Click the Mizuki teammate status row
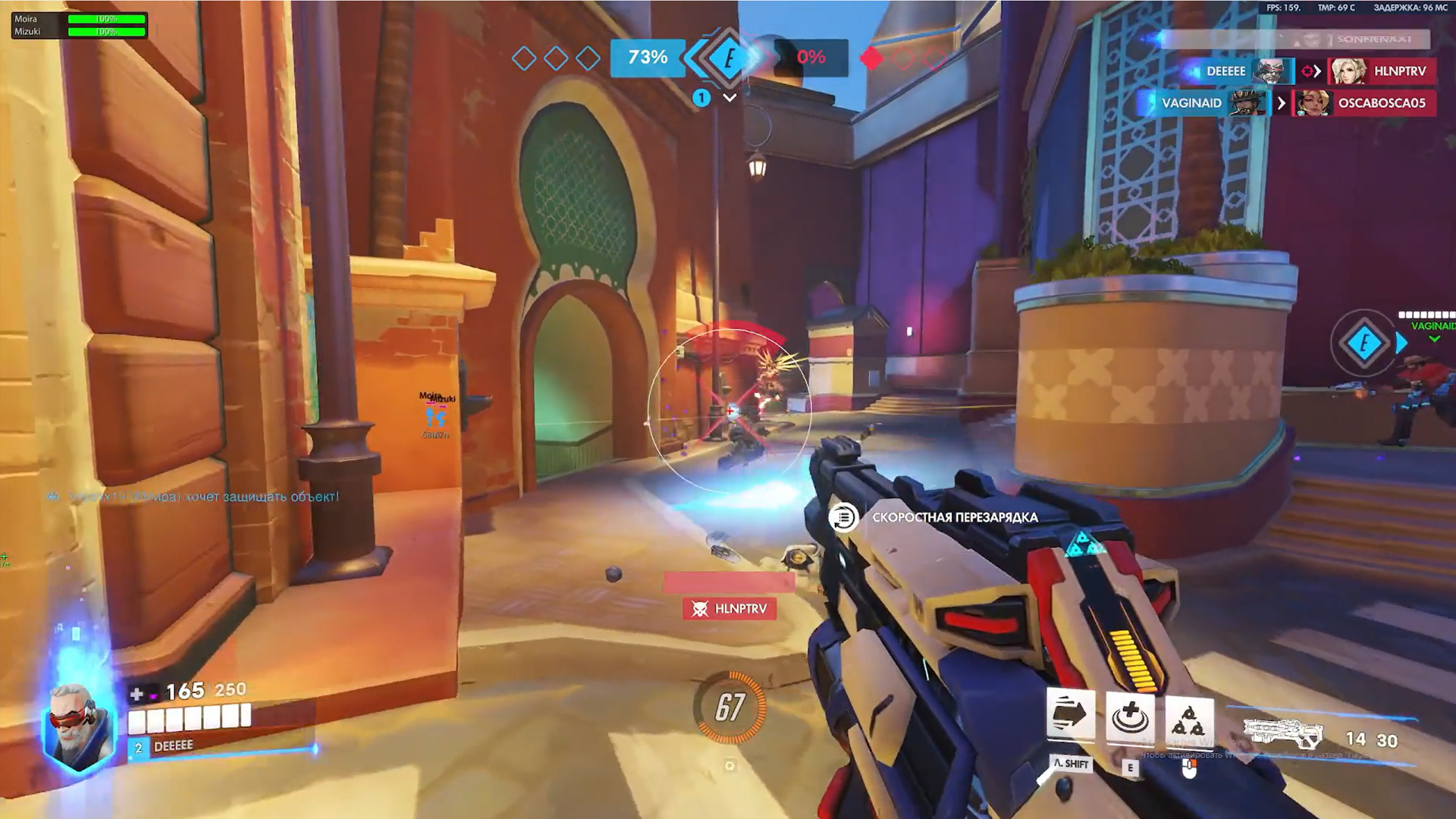1456x819 pixels. [80, 32]
